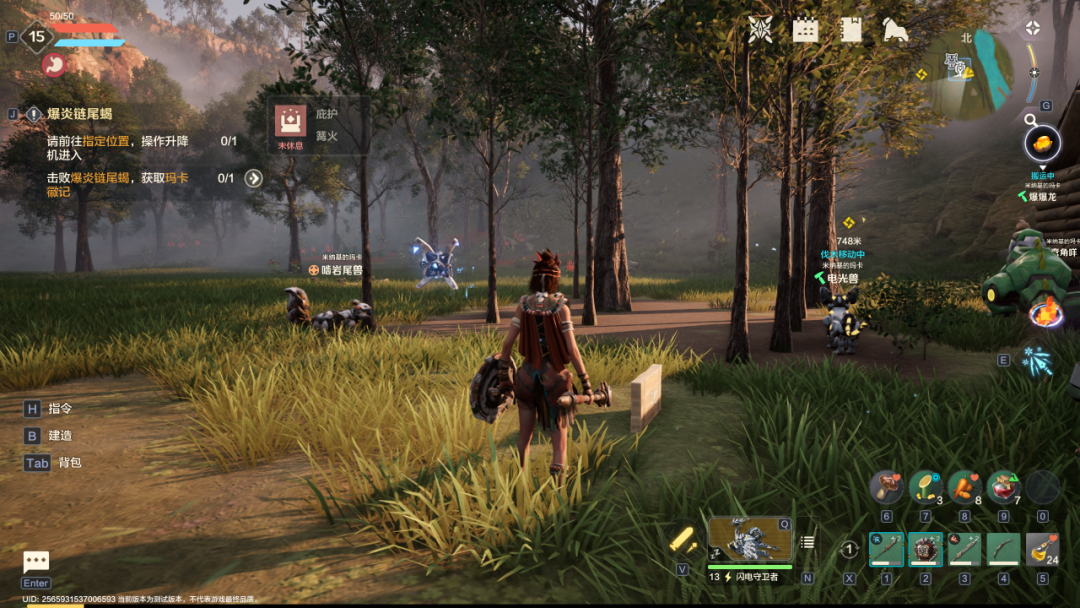Select the 闪电守卫者 companion portrait
Screen dimensions: 1080x608
coord(749,540)
